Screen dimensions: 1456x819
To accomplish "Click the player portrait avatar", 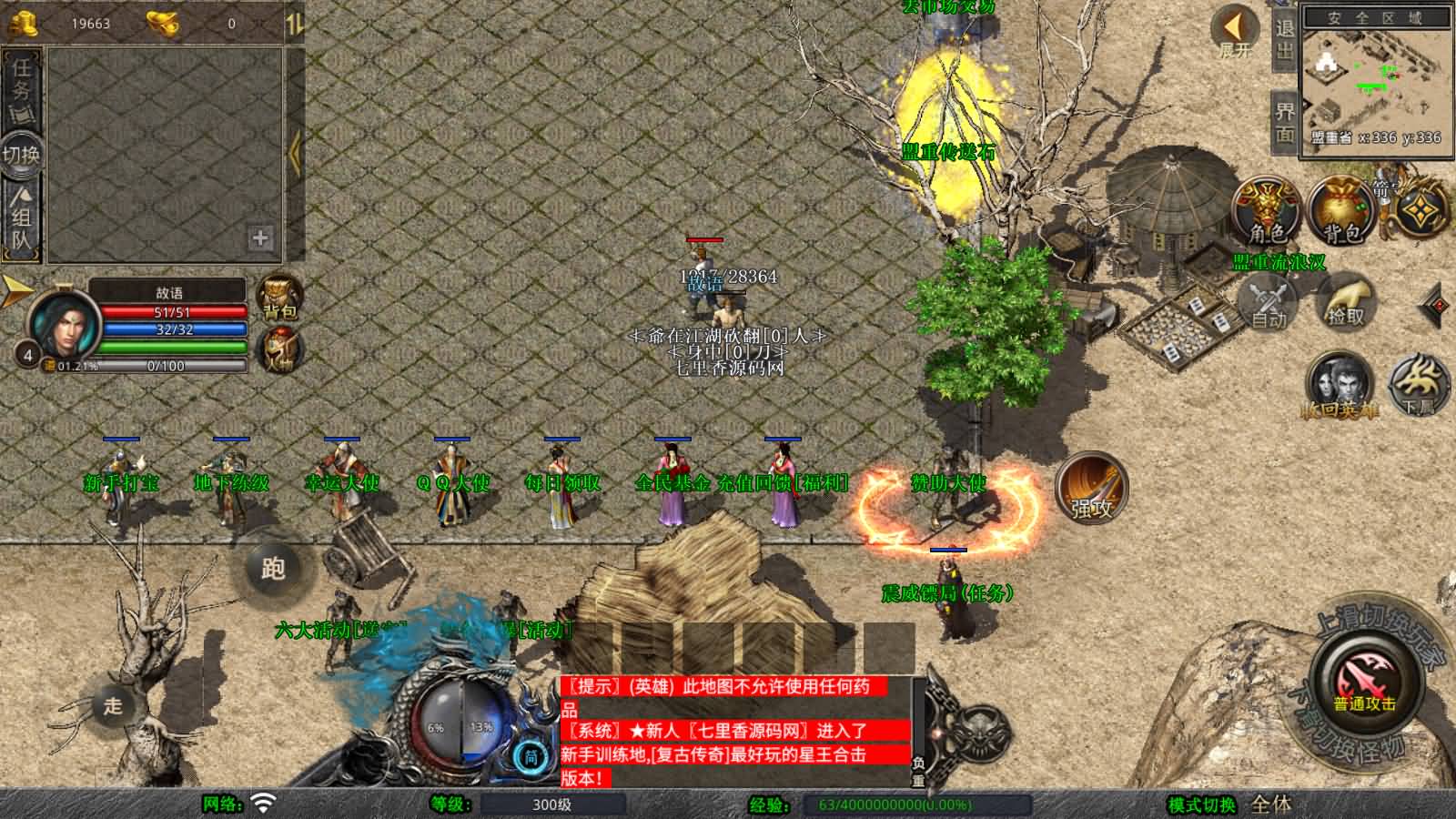I will coord(64,323).
